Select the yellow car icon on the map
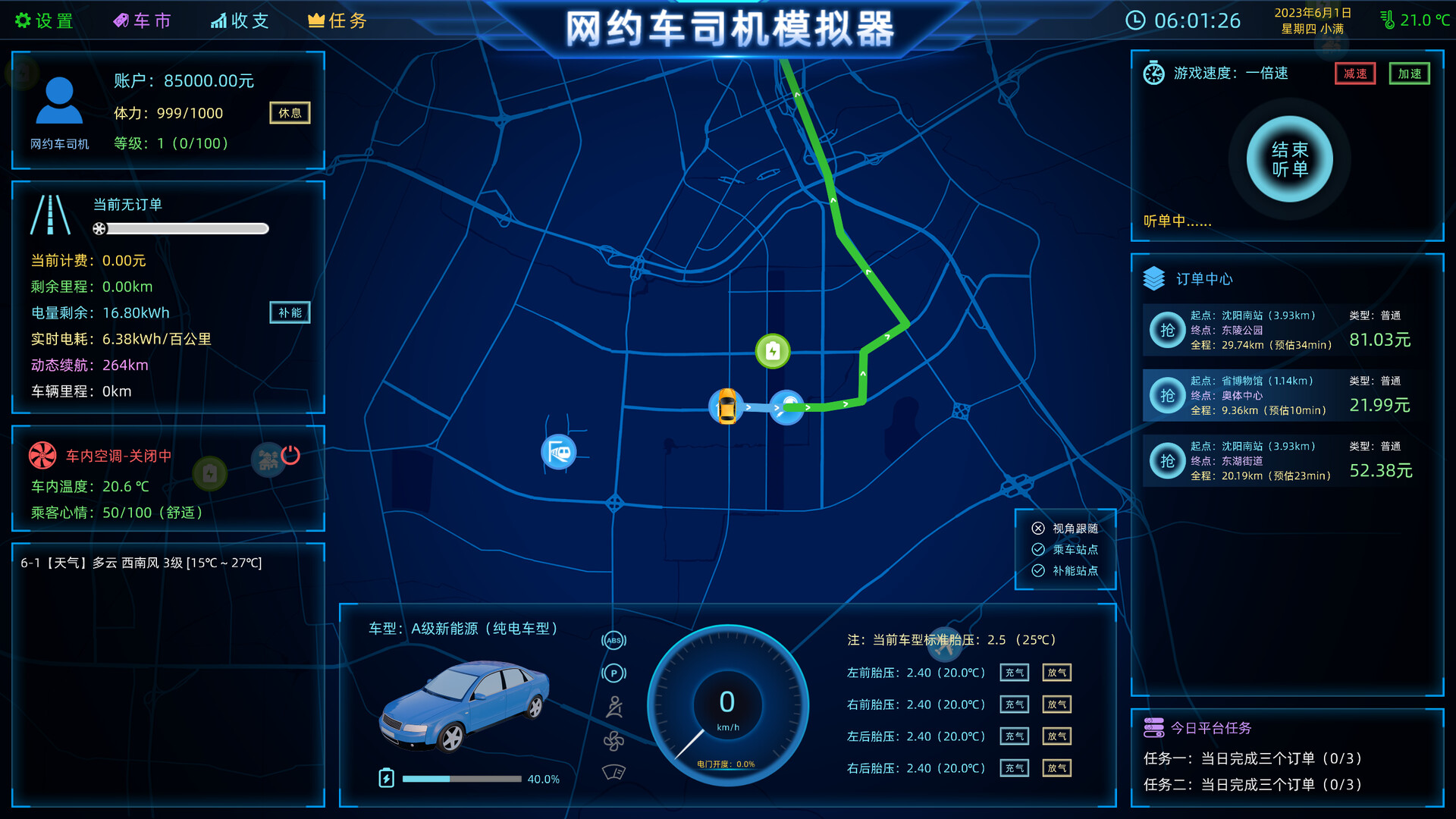The height and width of the screenshot is (819, 1456). click(726, 406)
